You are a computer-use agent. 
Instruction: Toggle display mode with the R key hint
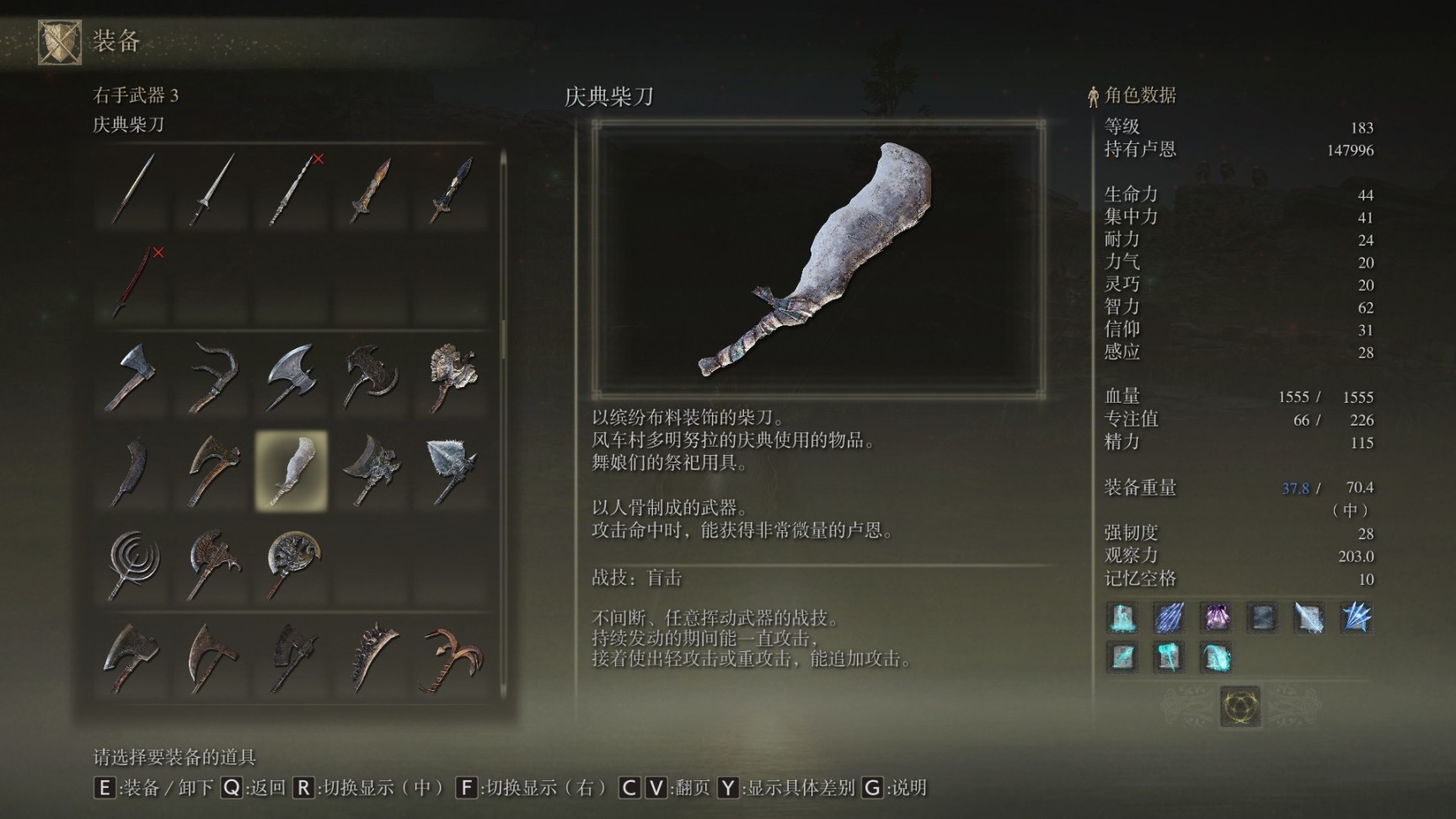click(x=305, y=790)
